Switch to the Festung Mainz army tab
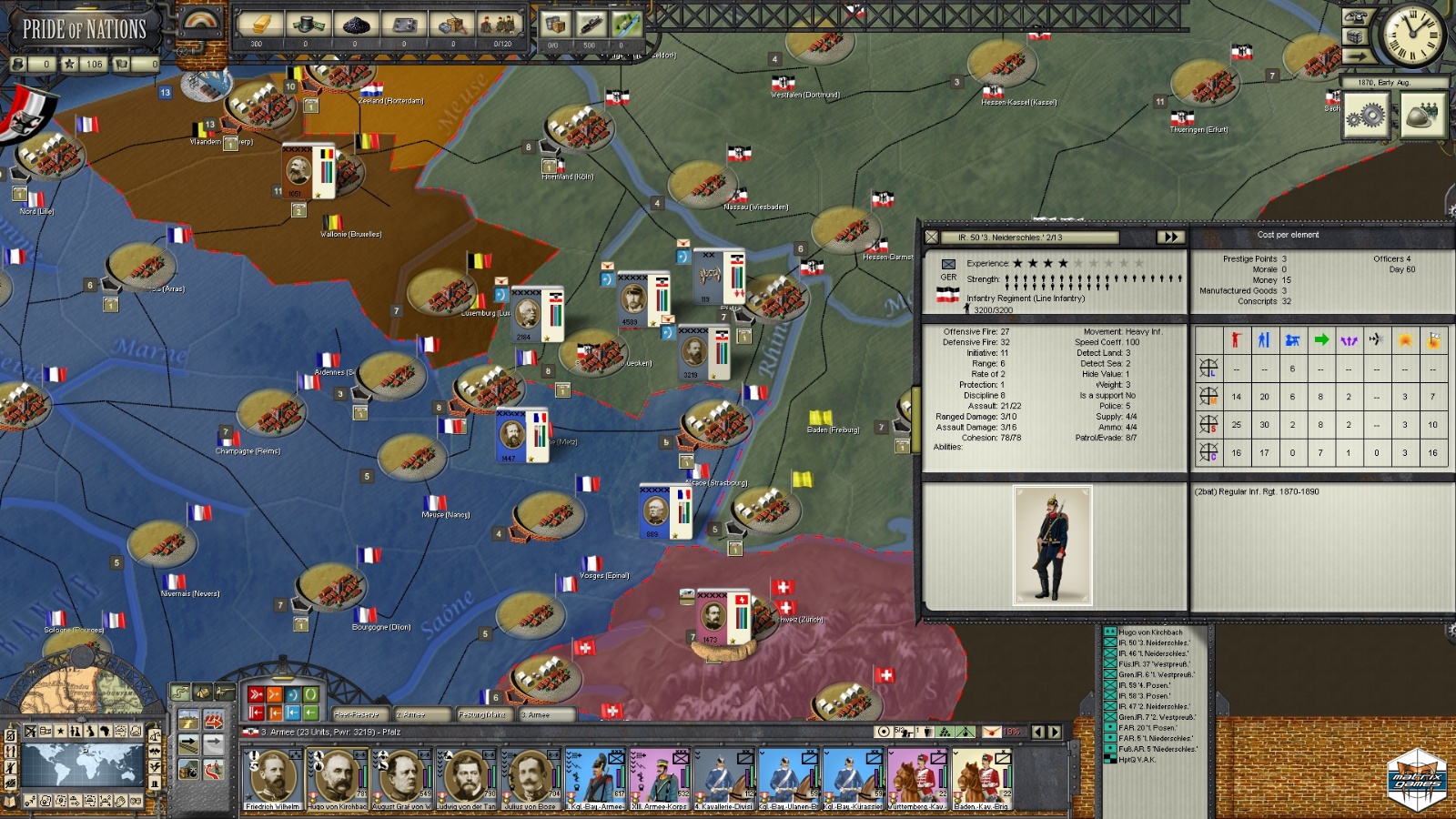The image size is (1456, 819). coord(483,714)
